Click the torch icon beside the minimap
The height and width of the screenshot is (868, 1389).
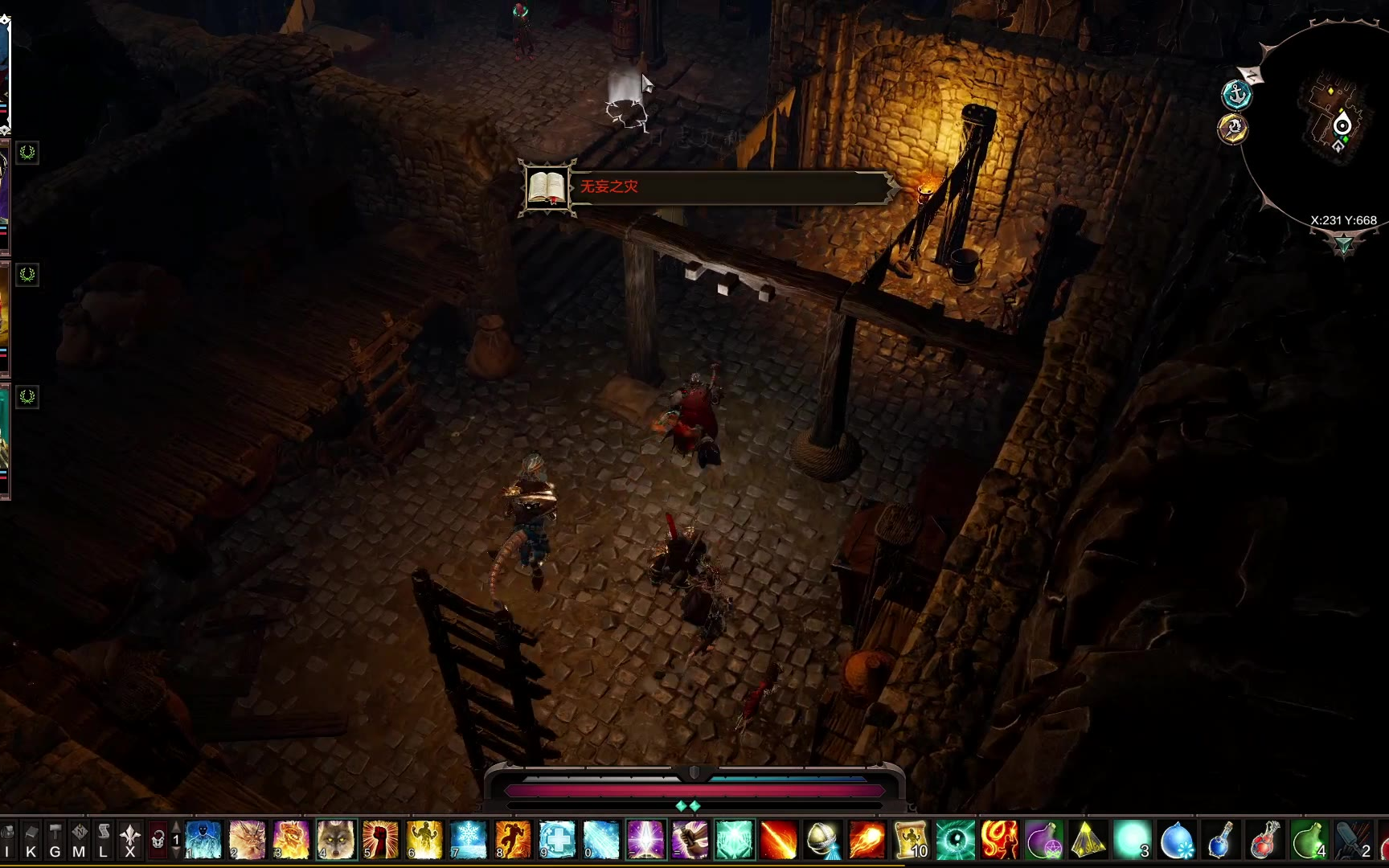coord(1233,129)
